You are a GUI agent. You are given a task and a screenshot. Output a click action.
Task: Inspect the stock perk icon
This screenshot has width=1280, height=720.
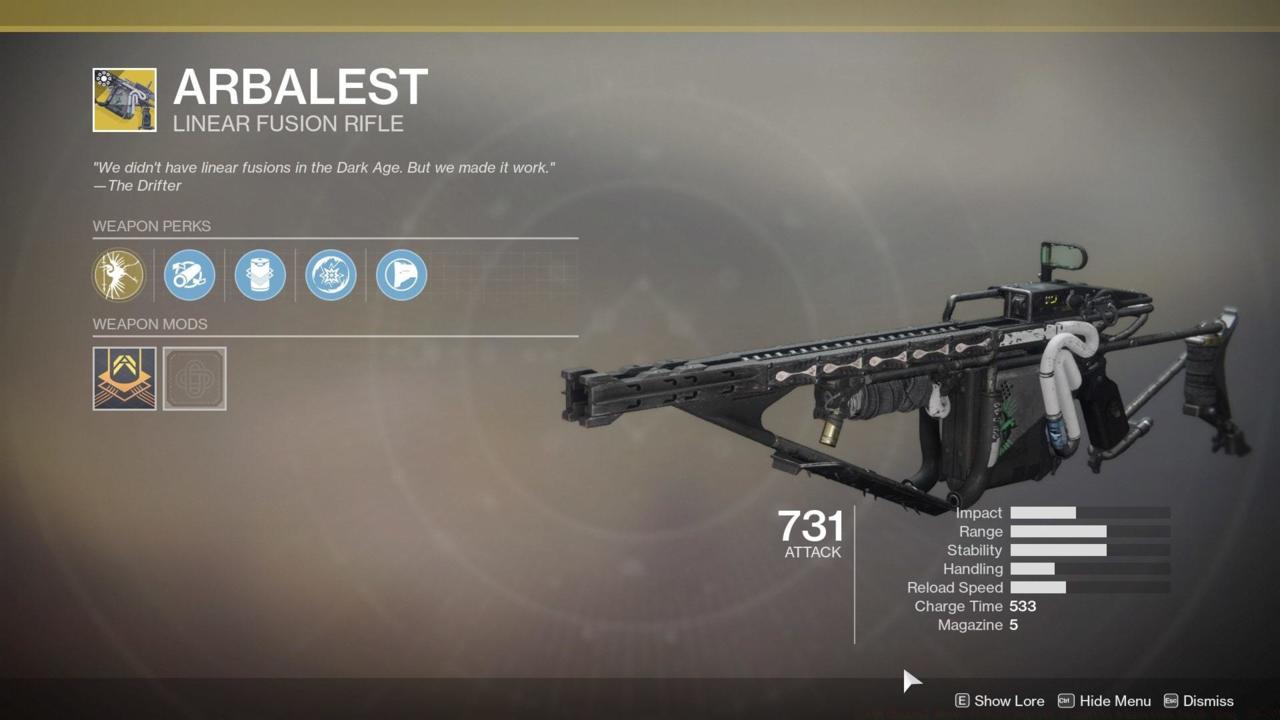402,275
